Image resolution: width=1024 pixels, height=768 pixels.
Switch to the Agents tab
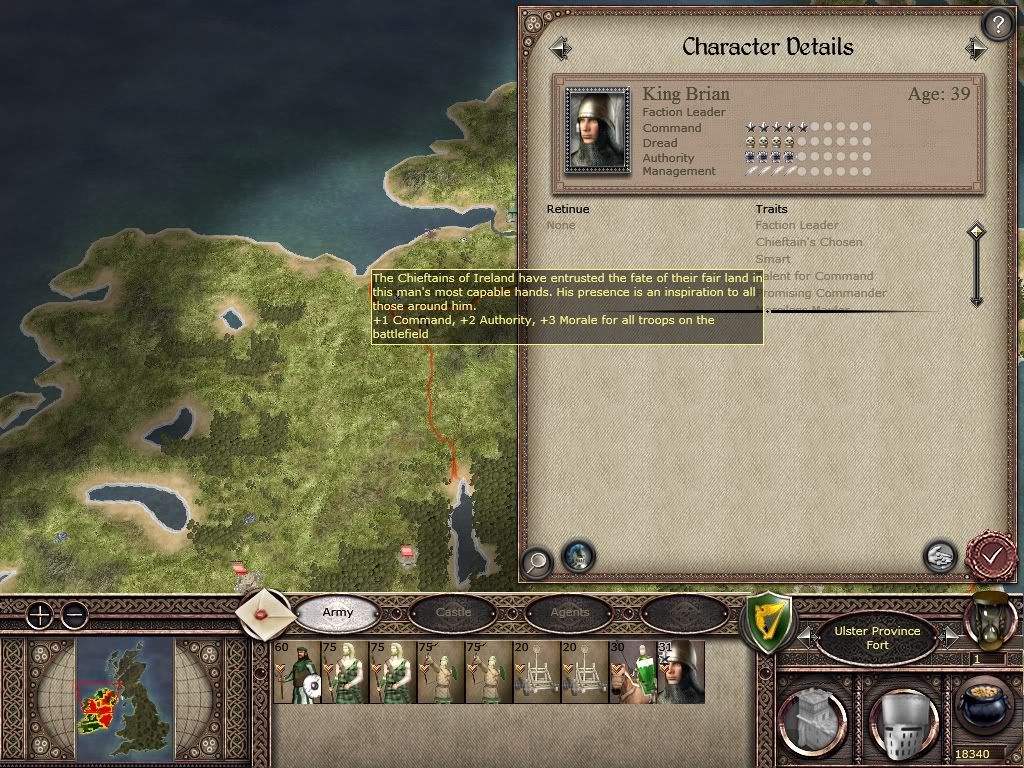coord(570,612)
